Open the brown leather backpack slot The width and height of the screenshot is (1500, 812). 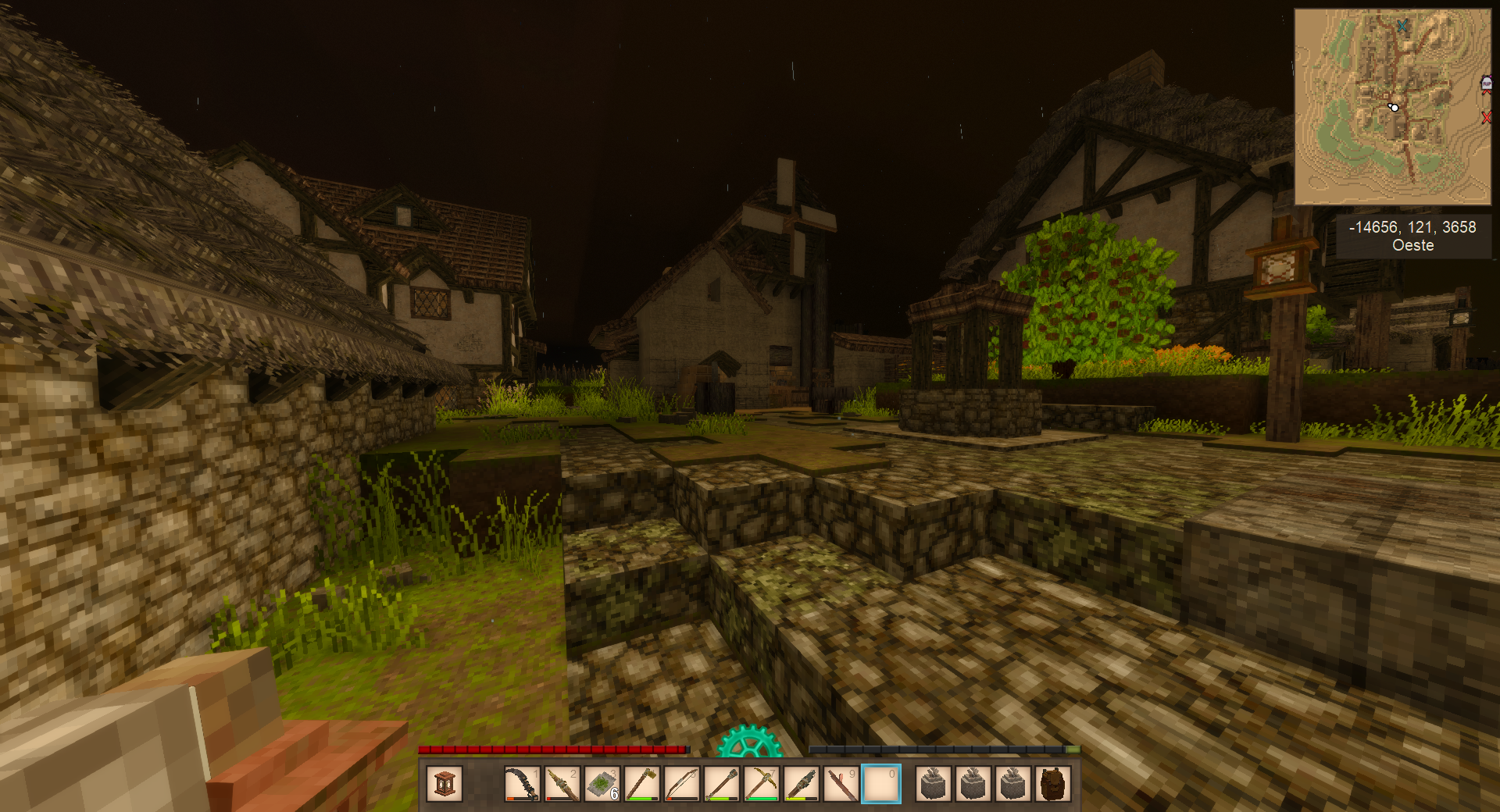pos(1052,784)
